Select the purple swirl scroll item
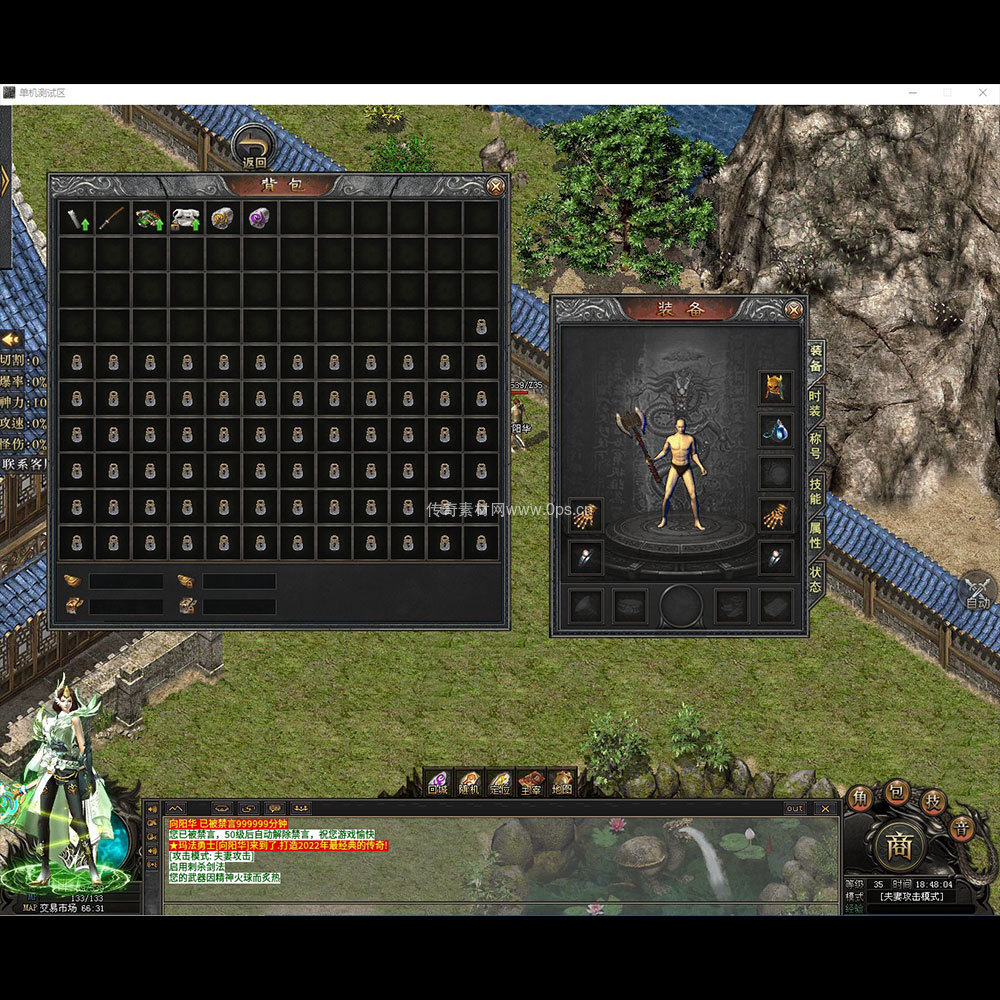This screenshot has height=1000, width=1000. coord(260,219)
